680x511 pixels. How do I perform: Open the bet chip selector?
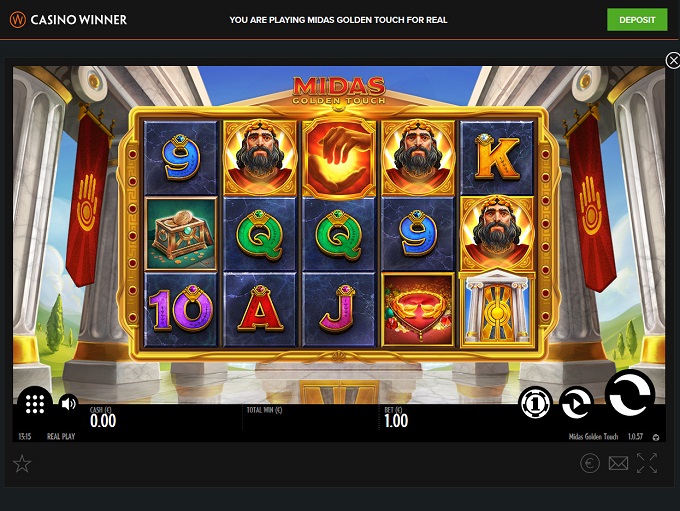click(535, 403)
